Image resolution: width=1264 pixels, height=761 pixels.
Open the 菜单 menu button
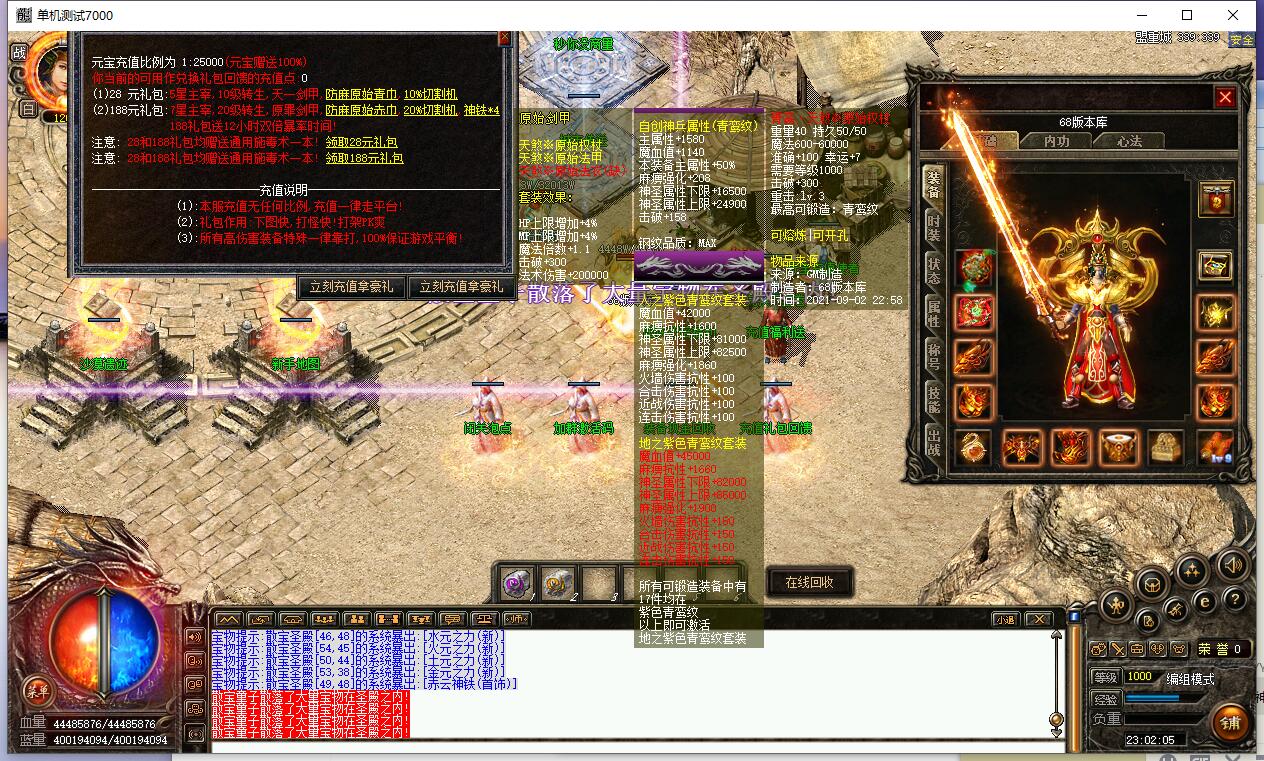click(x=38, y=690)
